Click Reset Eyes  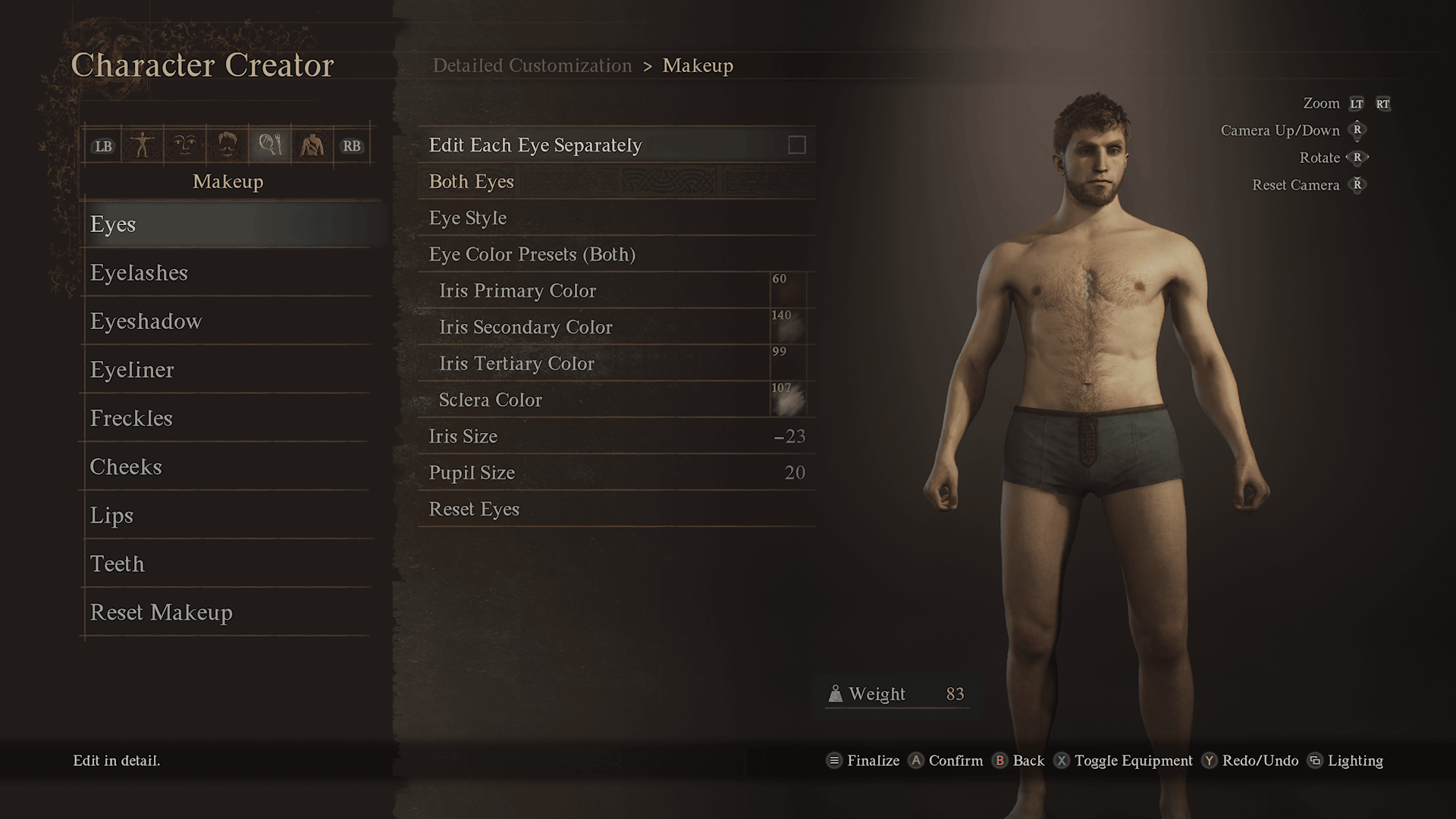(474, 510)
